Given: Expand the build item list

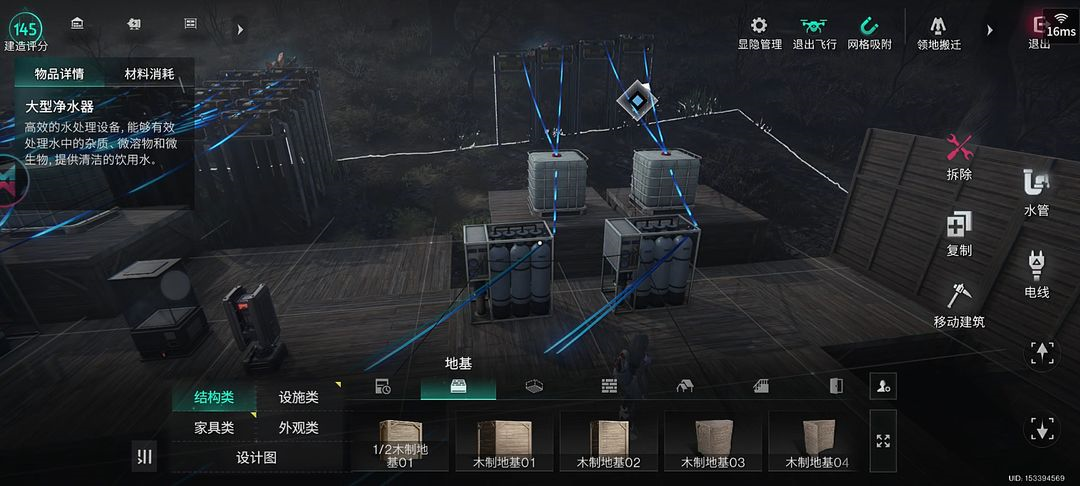Looking at the screenshot, I should 883,441.
